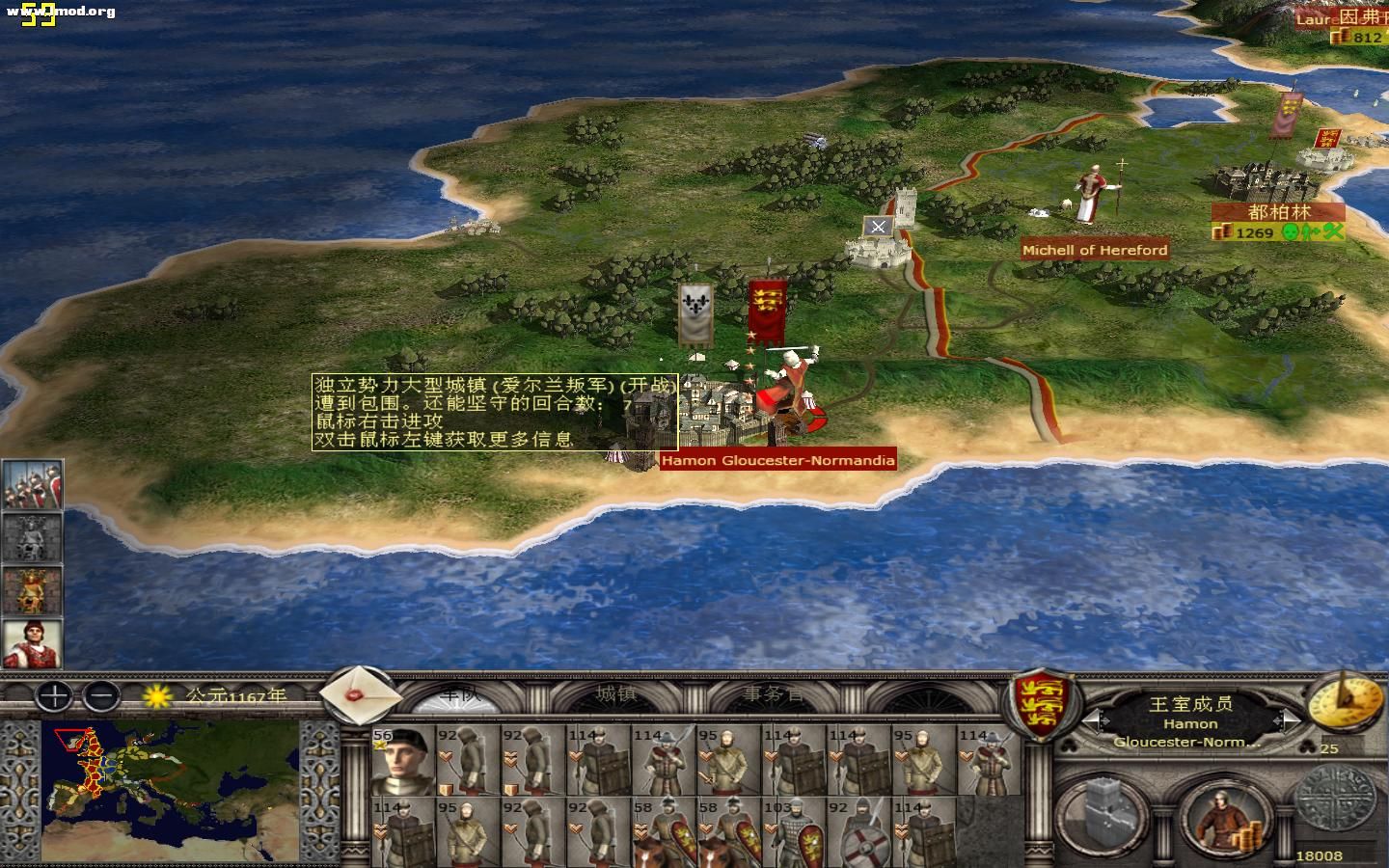The width and height of the screenshot is (1389, 868).
Task: Click Dublin's growth plant icon
Action: (x=1312, y=233)
